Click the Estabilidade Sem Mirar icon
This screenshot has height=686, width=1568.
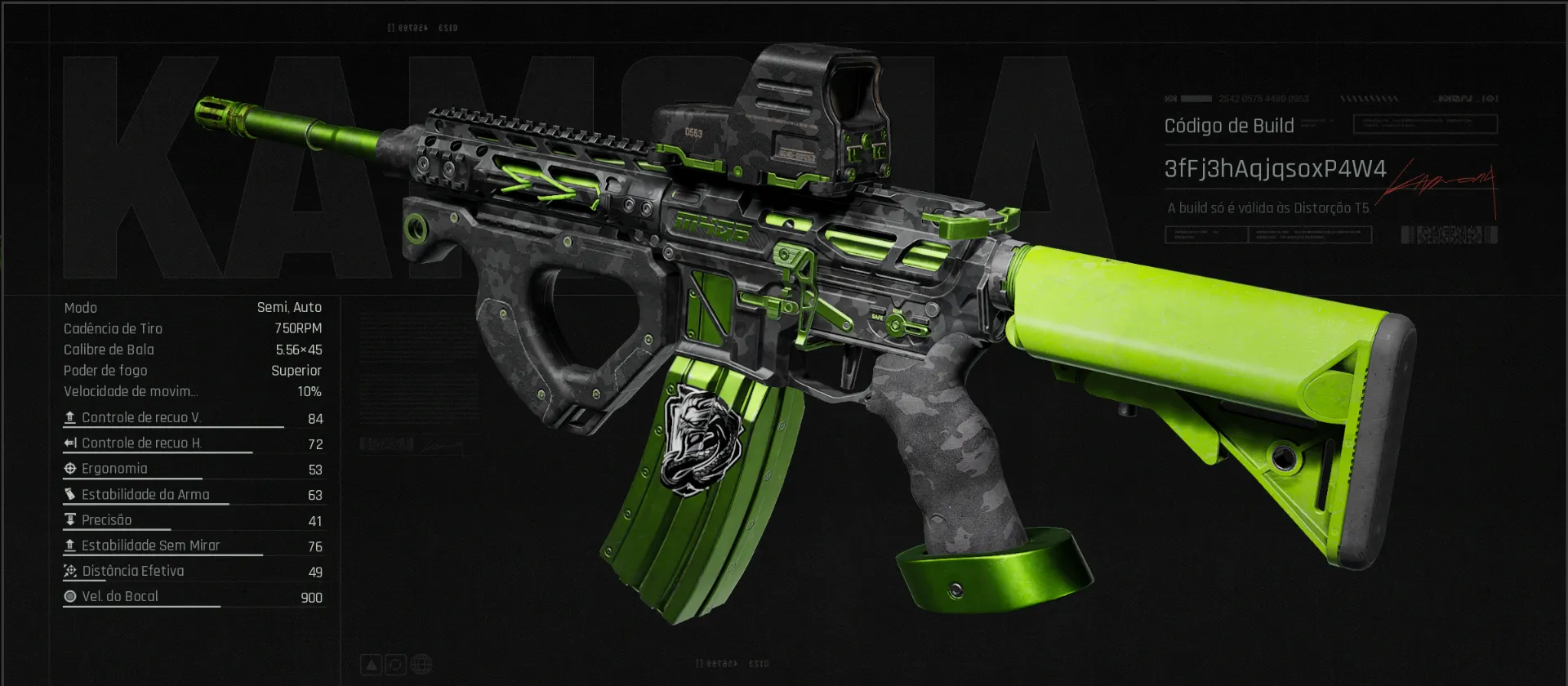coord(70,545)
